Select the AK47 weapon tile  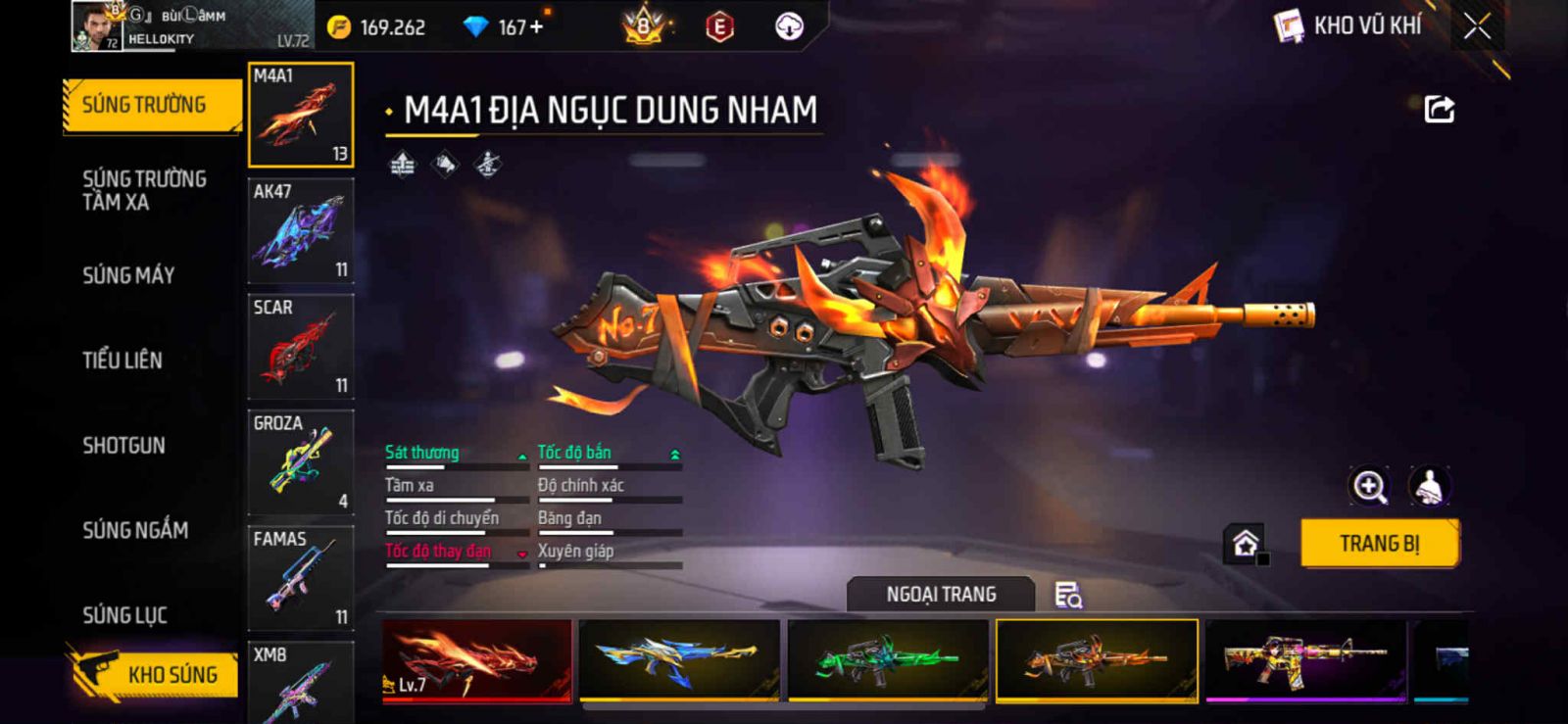click(x=301, y=231)
